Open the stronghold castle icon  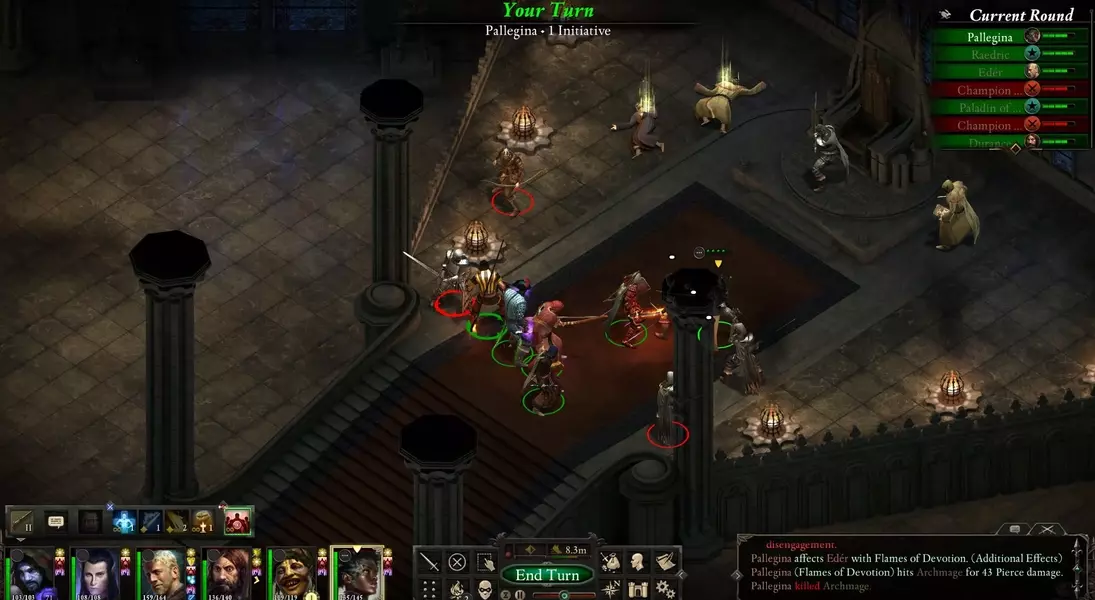637,589
